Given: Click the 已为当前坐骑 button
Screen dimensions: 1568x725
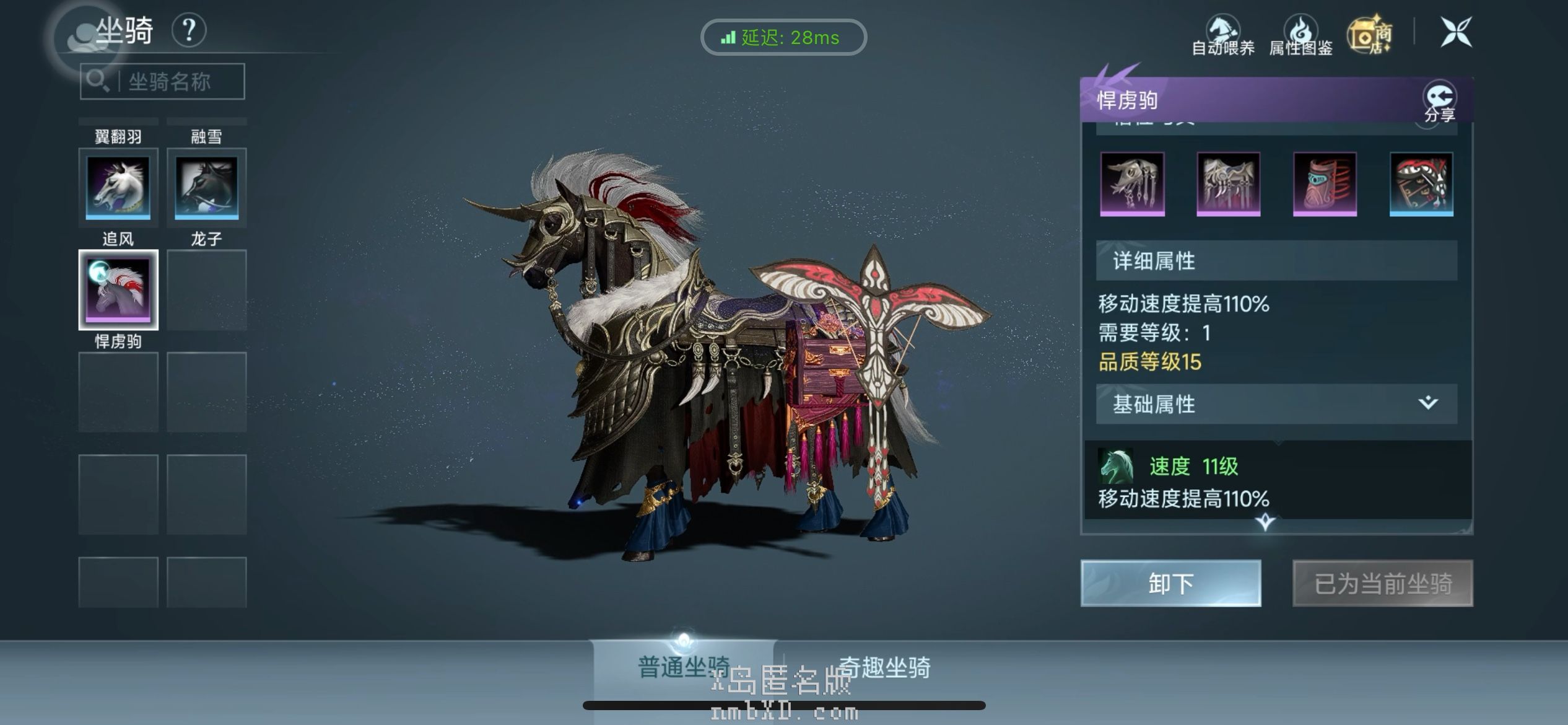Looking at the screenshot, I should pos(1382,583).
